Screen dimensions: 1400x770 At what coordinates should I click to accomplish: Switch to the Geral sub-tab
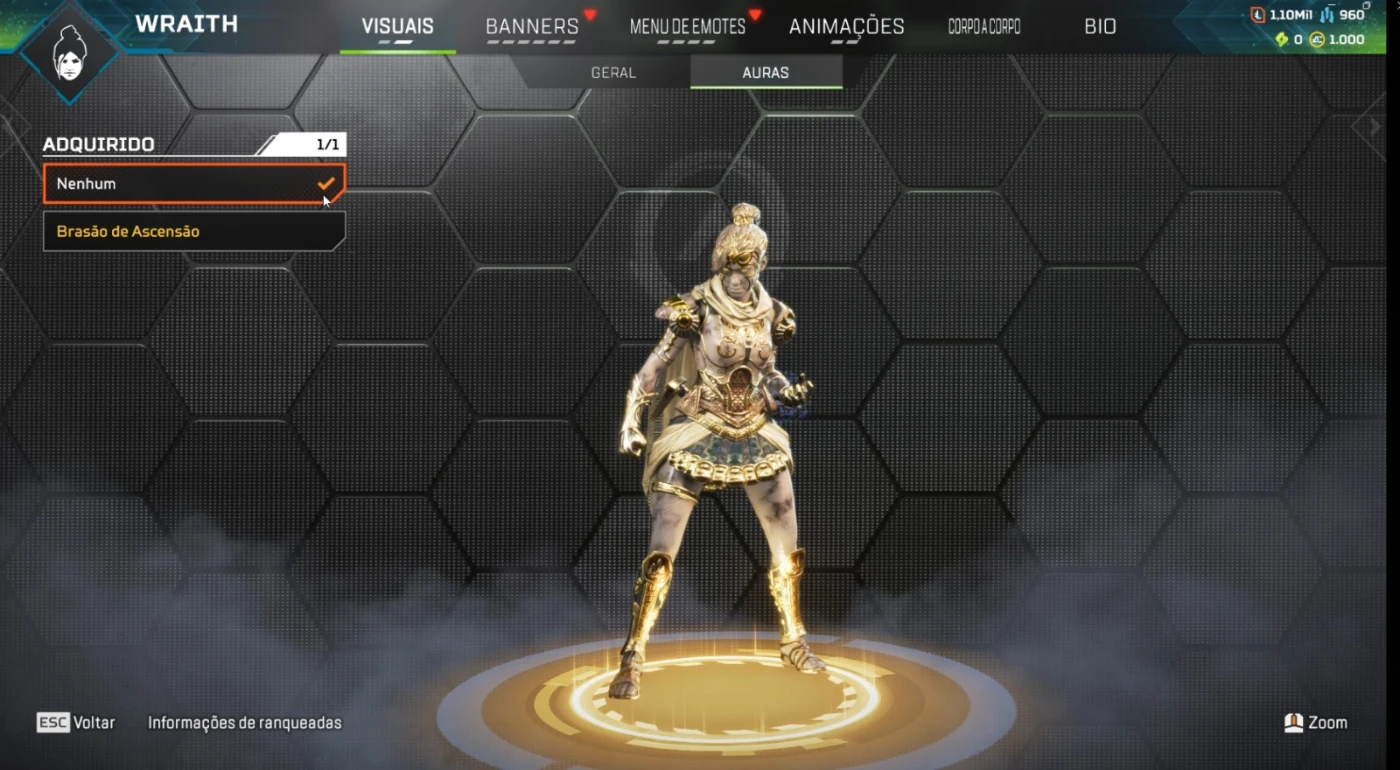pyautogui.click(x=613, y=73)
